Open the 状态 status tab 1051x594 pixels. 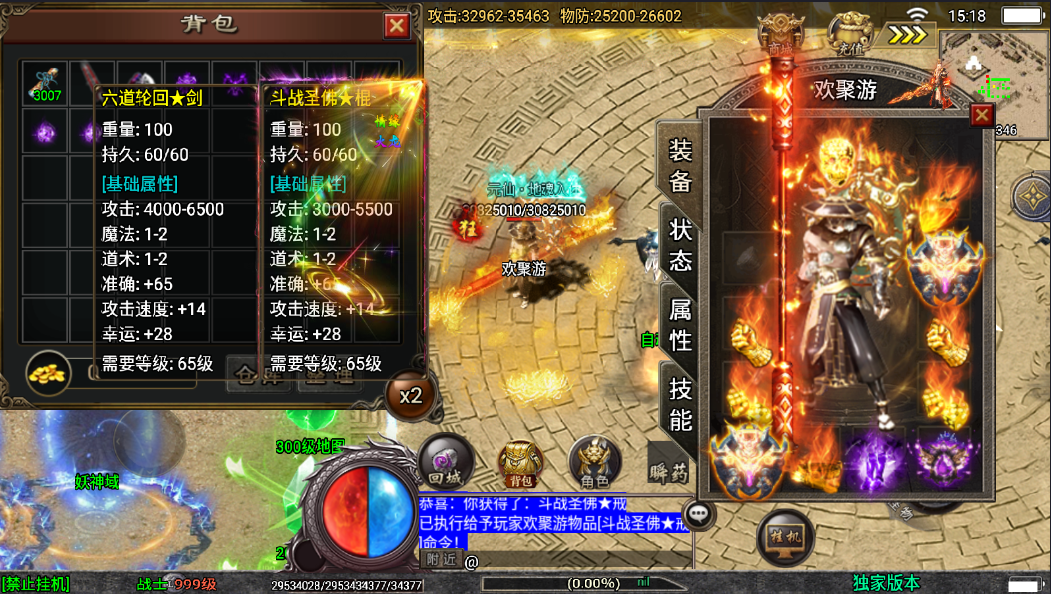click(680, 245)
